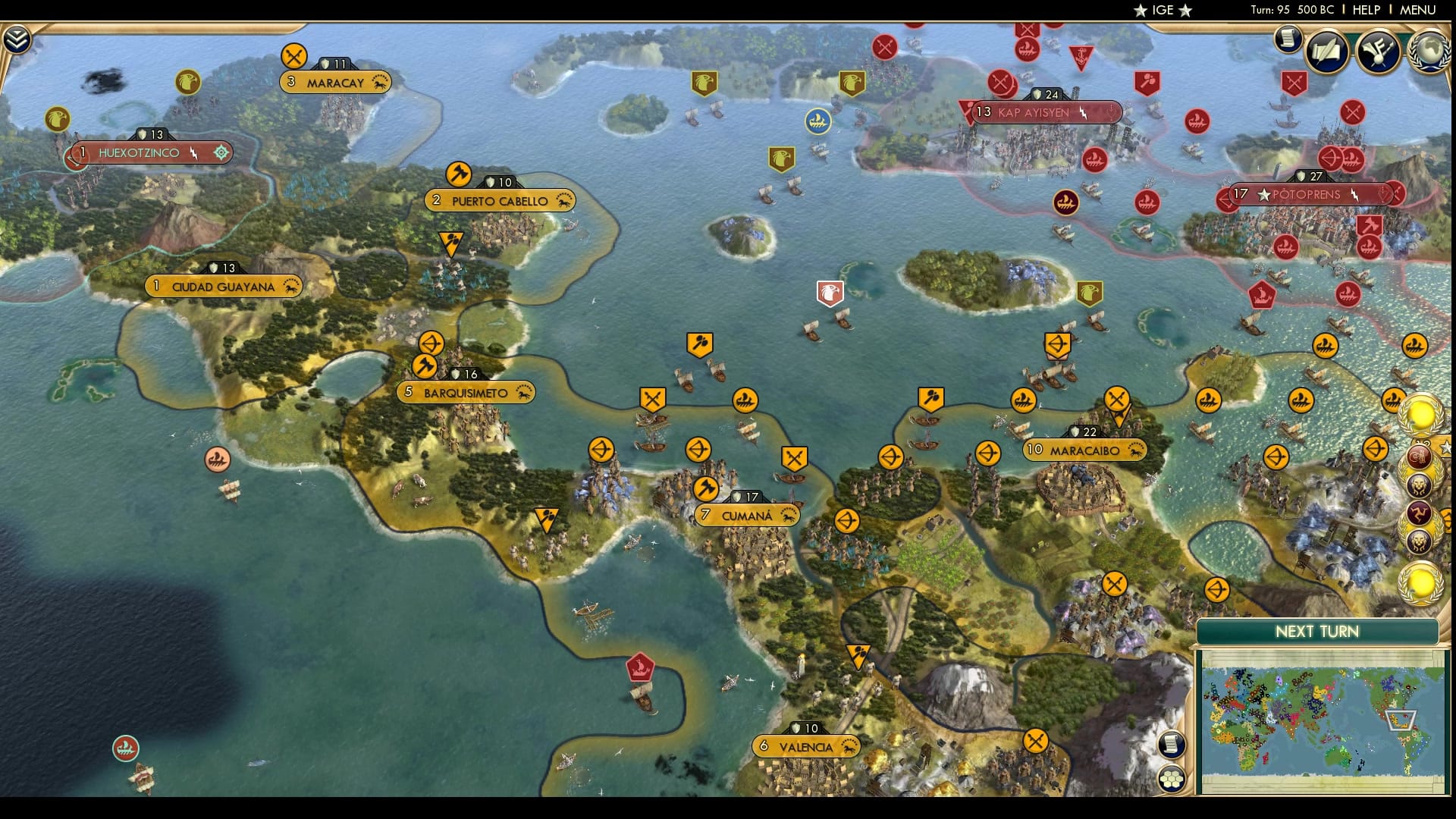Expand the Barquisimeto city banner
Image resolution: width=1456 pixels, height=819 pixels.
coord(466,393)
